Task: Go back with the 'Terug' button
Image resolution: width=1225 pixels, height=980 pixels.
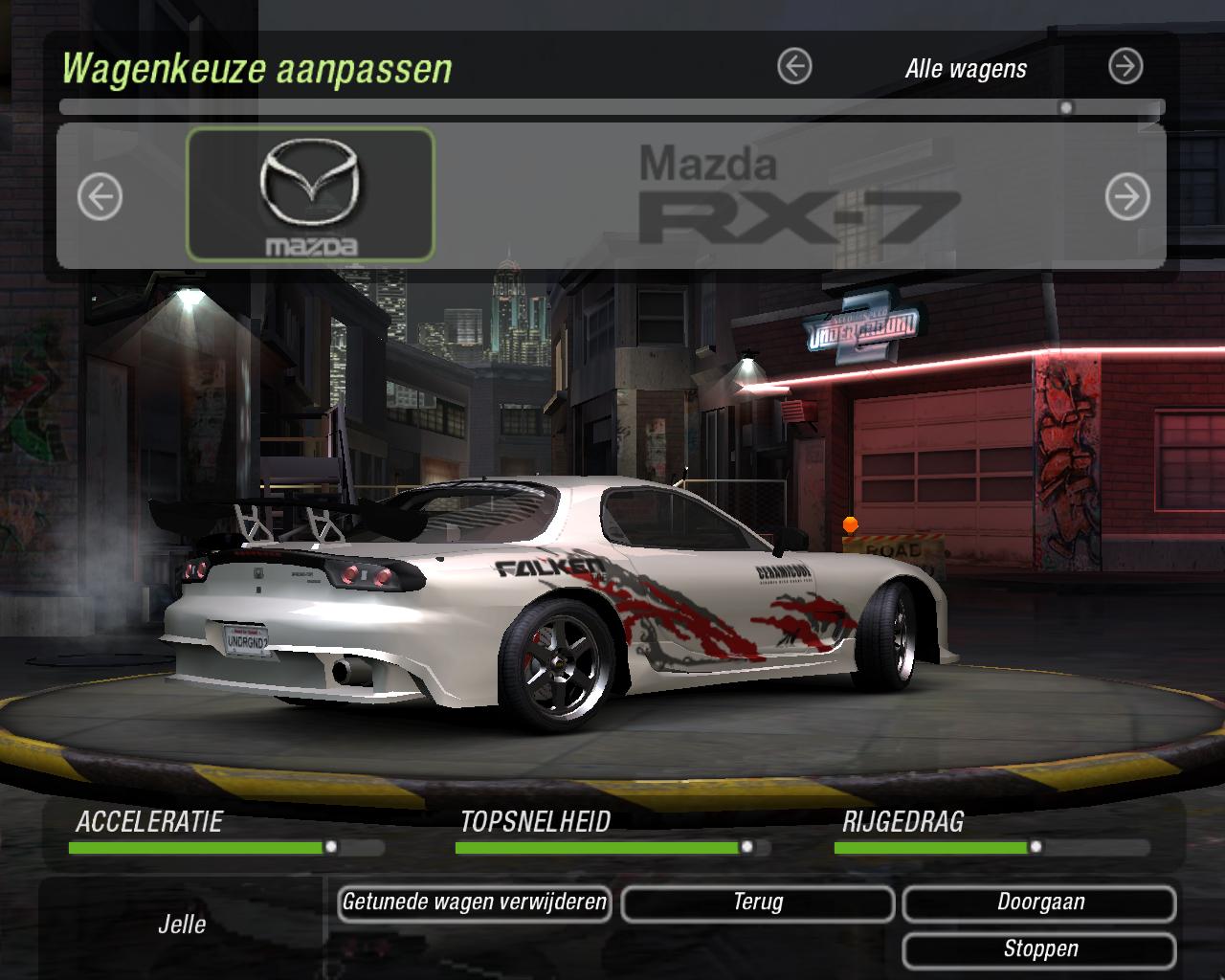Action: [758, 902]
